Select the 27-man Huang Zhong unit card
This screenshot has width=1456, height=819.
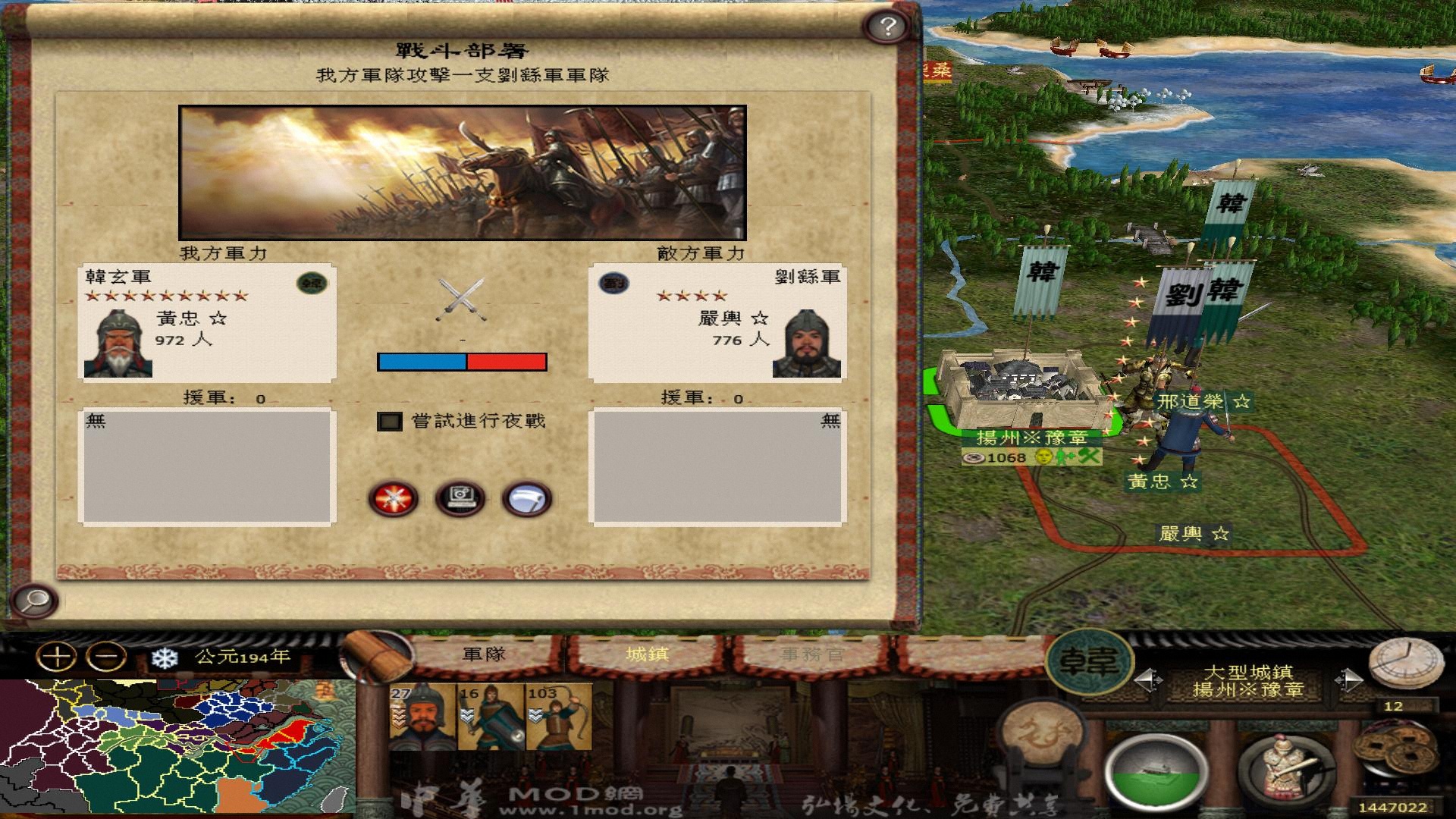coord(422,717)
